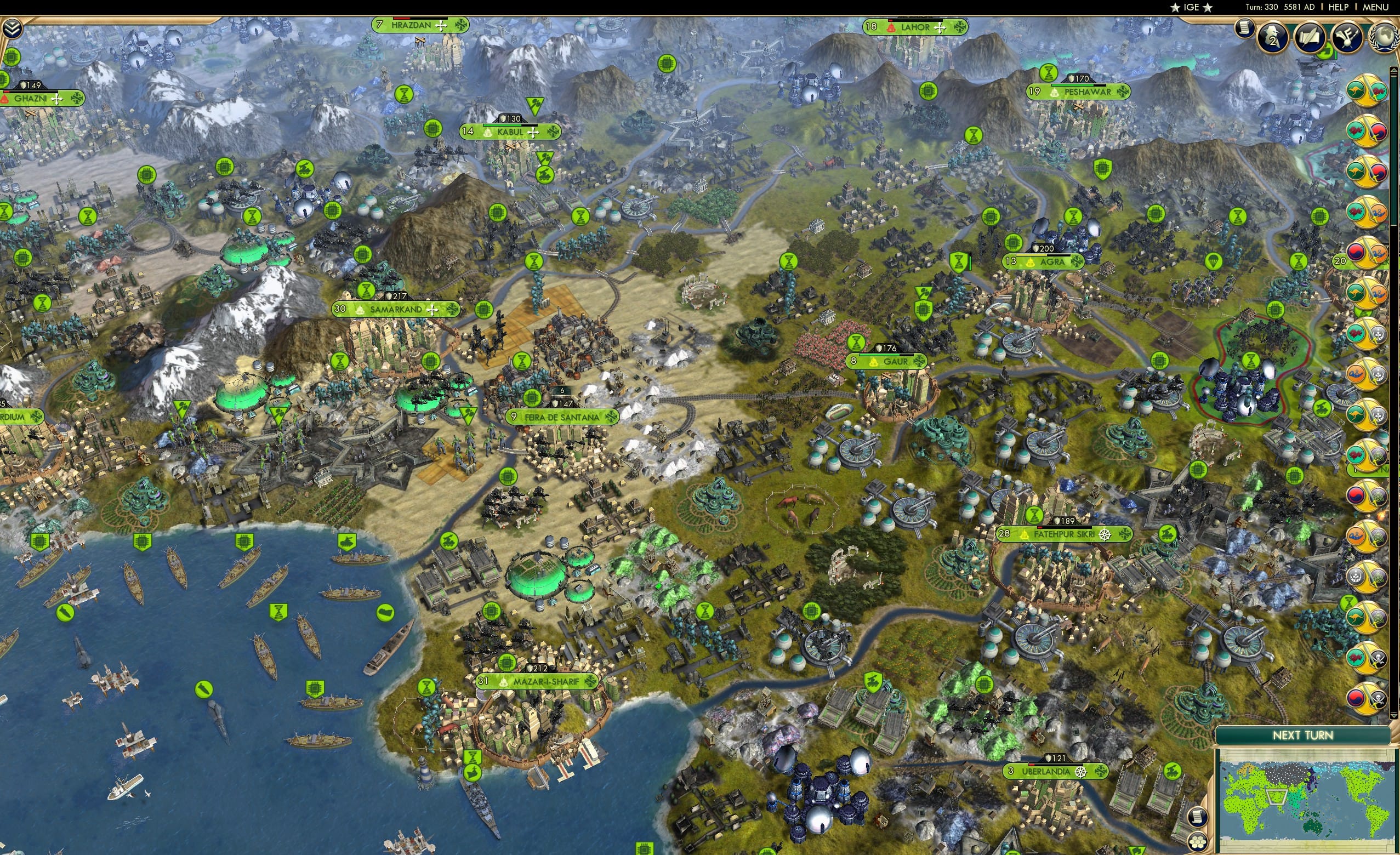Expand the diplomacy ribbon arrow at top right
The width and height of the screenshot is (1400, 855).
[x=1394, y=71]
